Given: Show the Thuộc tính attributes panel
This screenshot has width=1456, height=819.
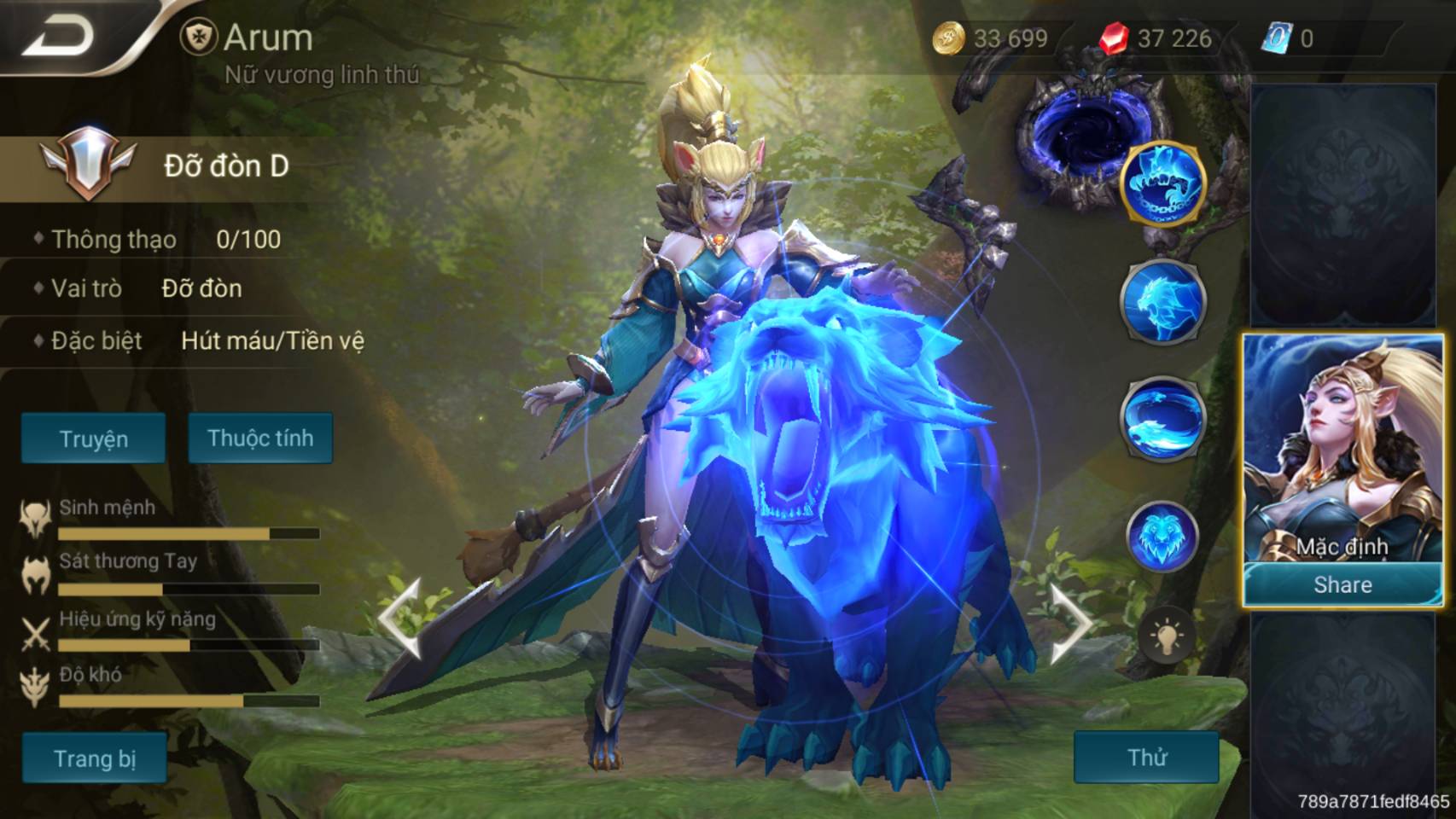Looking at the screenshot, I should (260, 438).
